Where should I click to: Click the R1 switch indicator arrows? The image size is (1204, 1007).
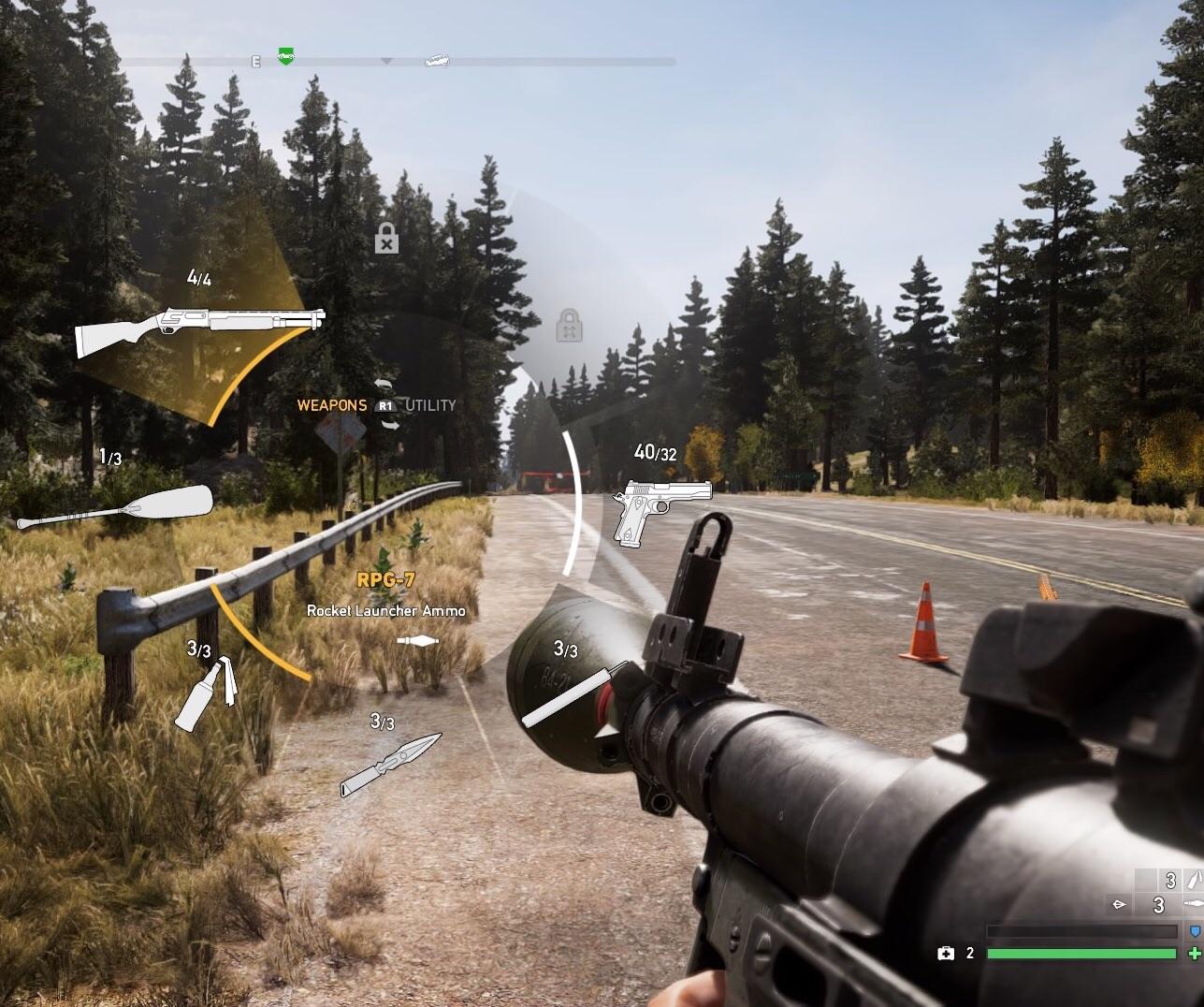(x=384, y=405)
